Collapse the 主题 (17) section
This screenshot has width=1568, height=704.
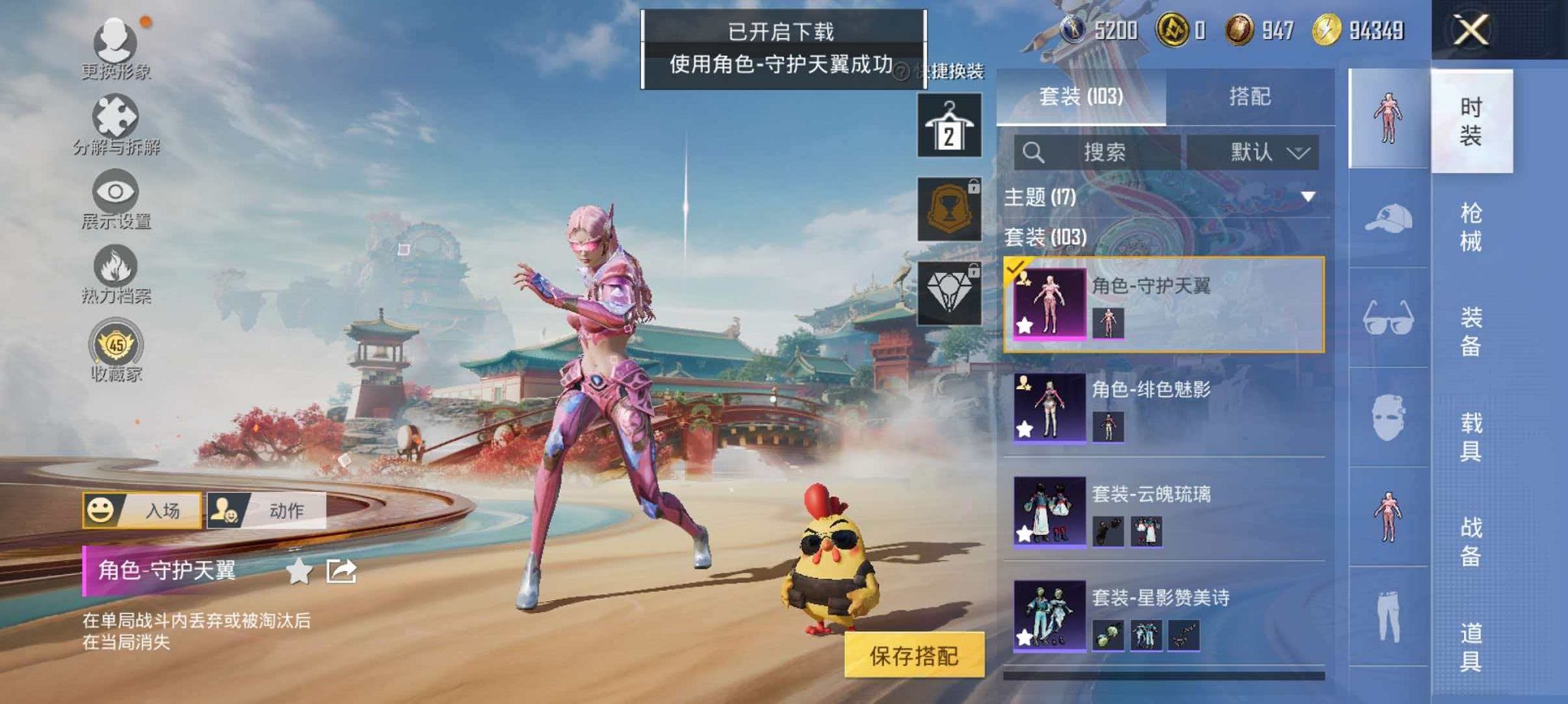pos(1309,195)
